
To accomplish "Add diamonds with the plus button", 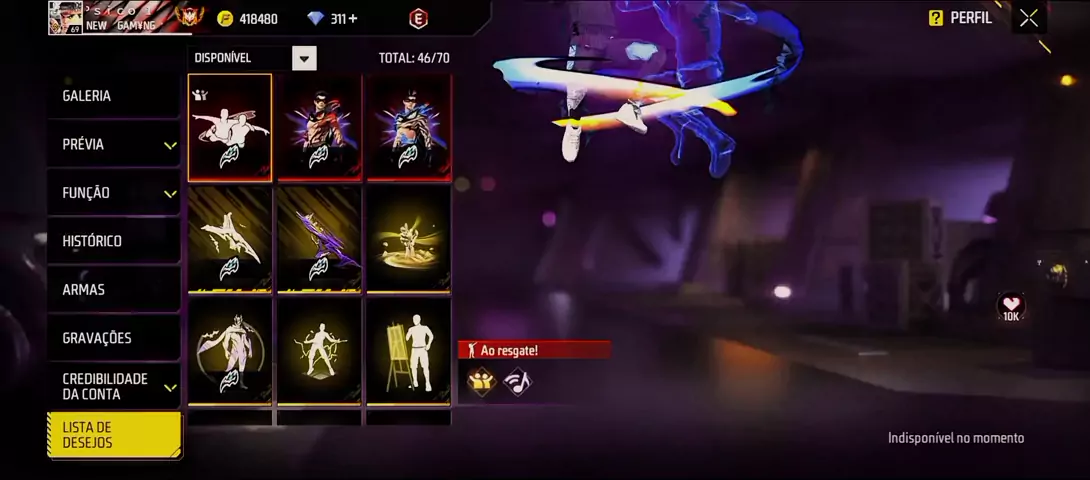I will click(x=352, y=18).
